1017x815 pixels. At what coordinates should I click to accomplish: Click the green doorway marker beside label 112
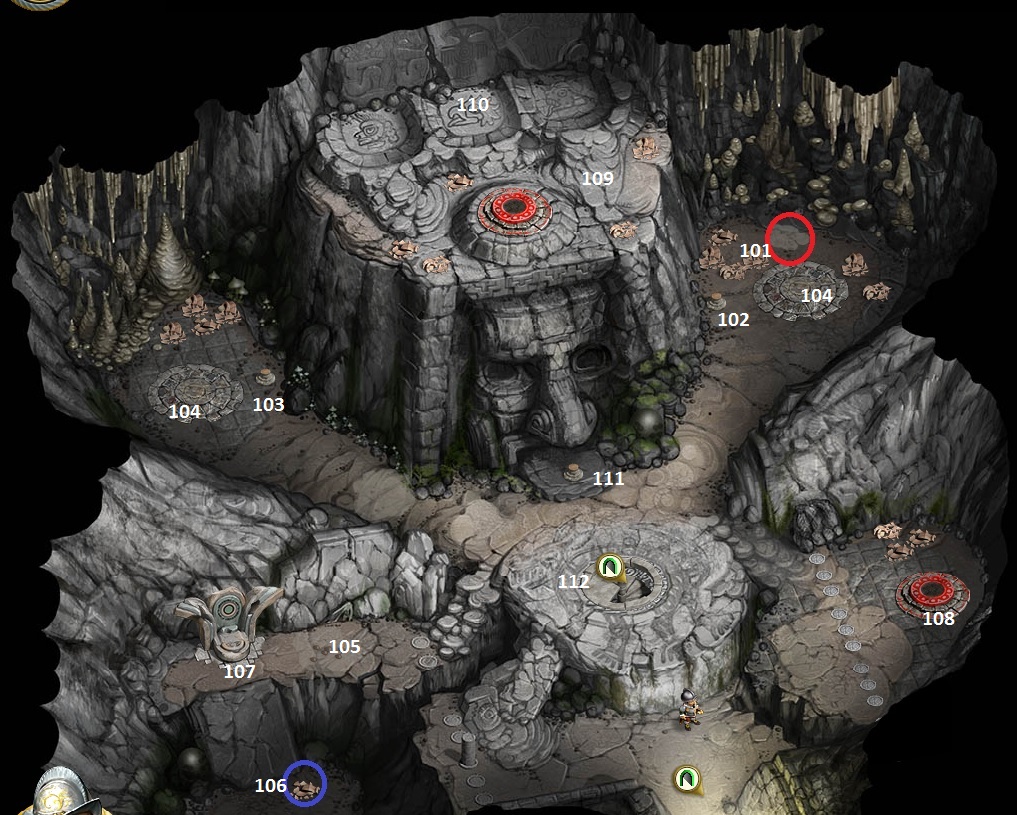pos(608,568)
